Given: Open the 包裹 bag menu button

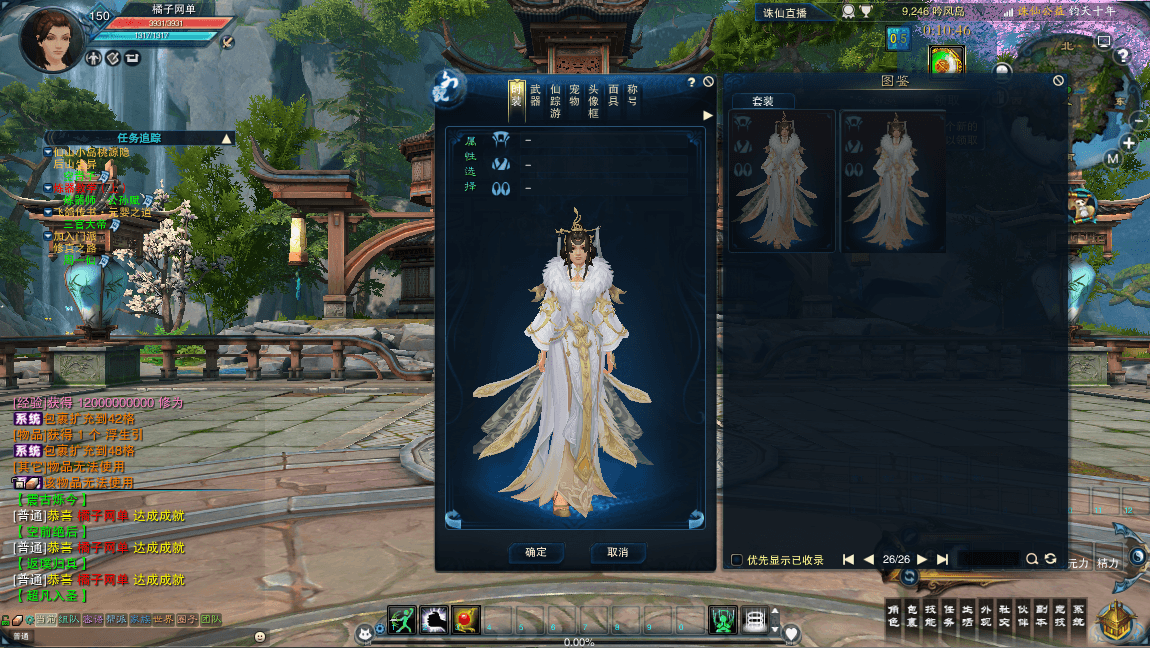Looking at the screenshot, I should [912, 615].
